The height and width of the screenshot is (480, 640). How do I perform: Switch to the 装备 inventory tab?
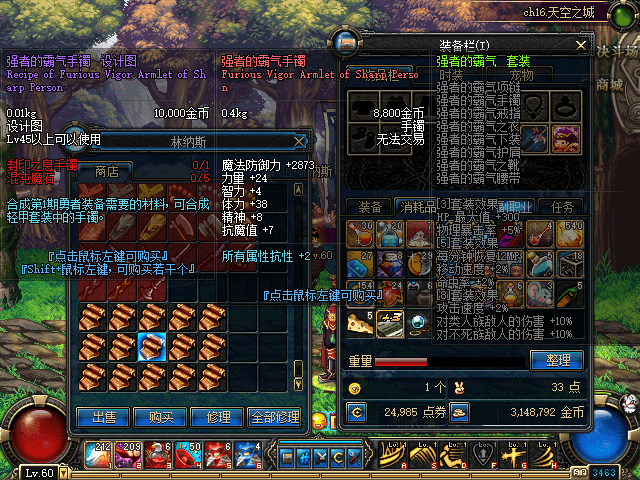(x=370, y=207)
